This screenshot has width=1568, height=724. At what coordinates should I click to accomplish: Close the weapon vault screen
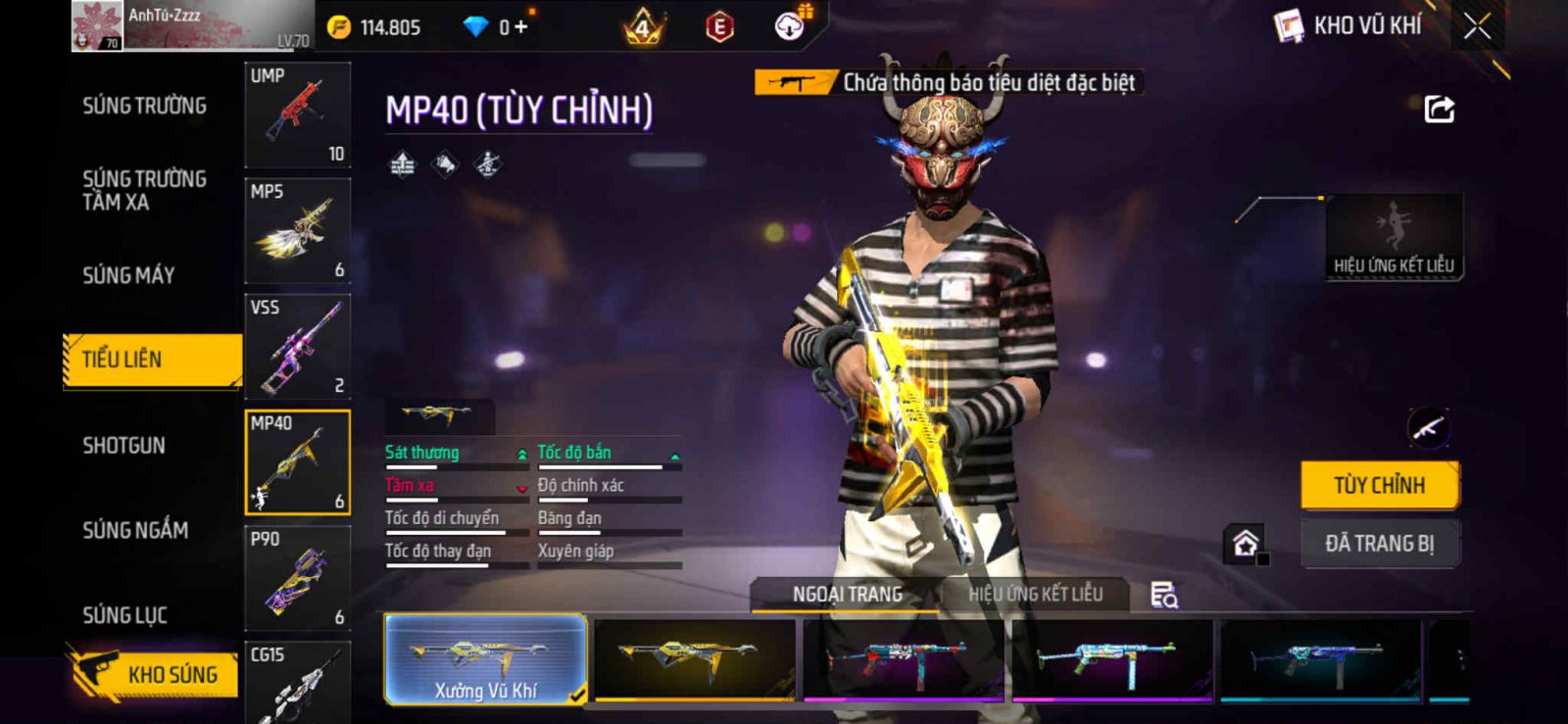tap(1477, 26)
